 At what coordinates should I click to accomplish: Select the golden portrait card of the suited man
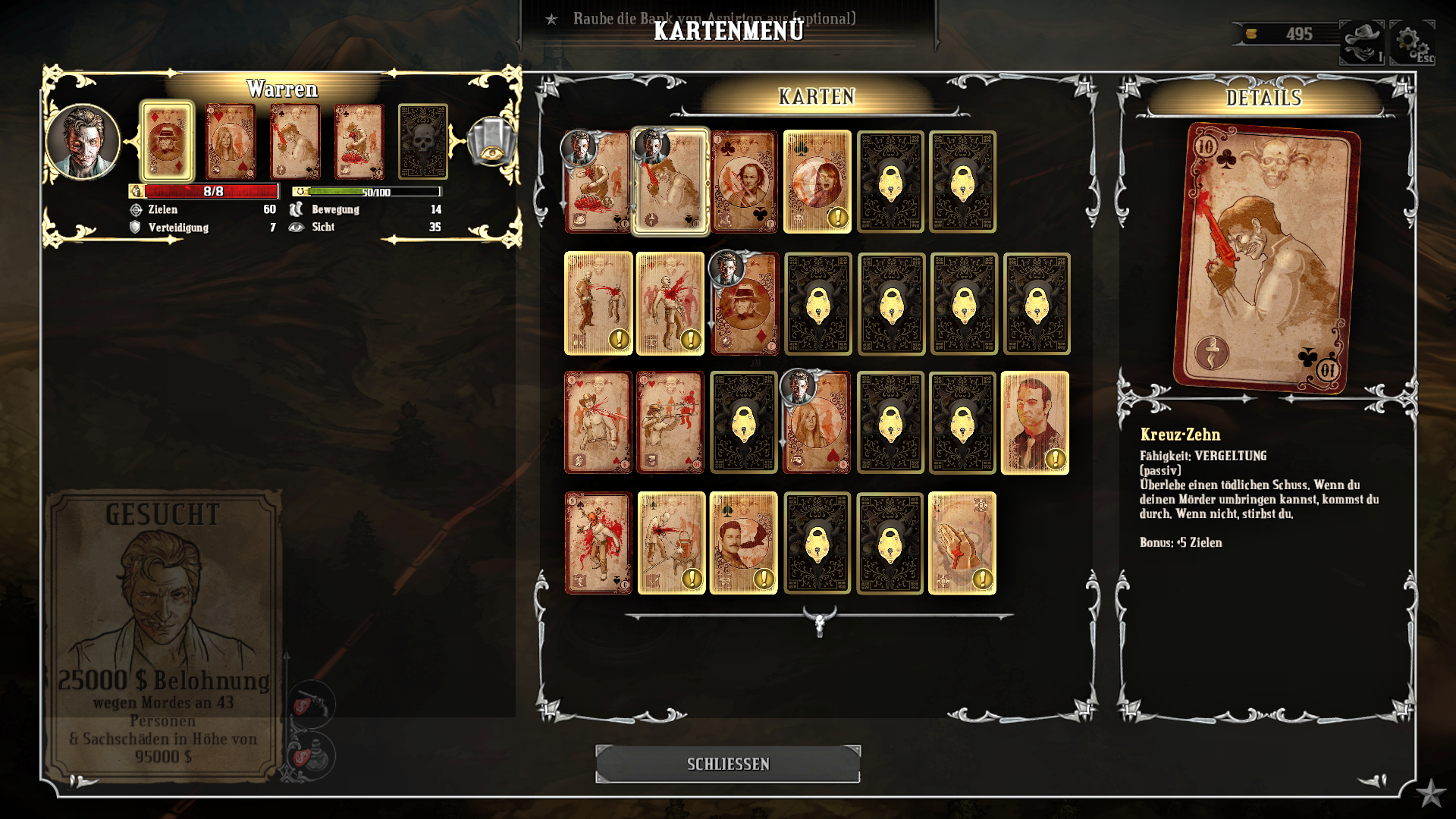coord(1035,423)
